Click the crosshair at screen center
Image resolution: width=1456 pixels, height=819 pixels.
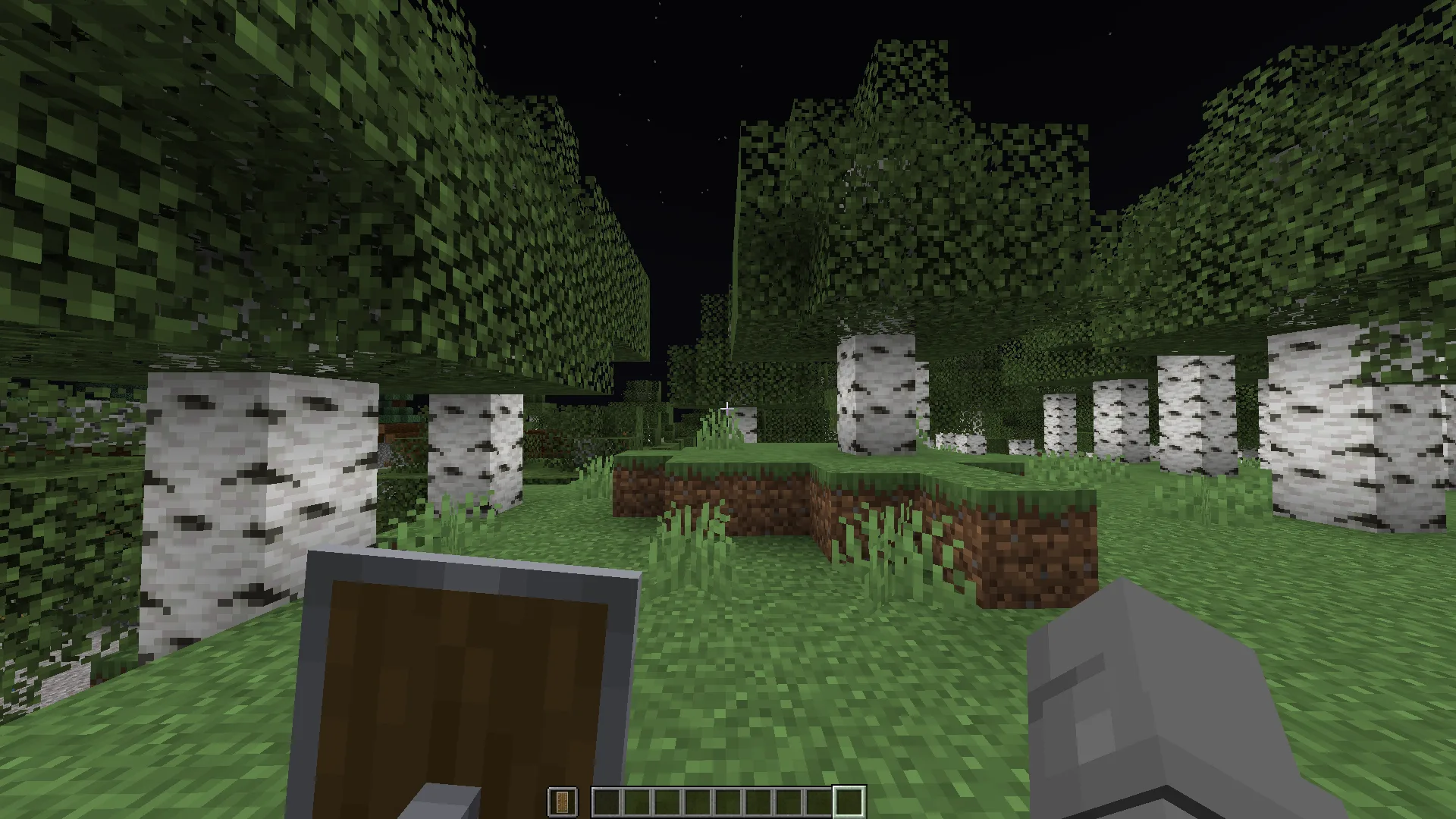[x=728, y=407]
